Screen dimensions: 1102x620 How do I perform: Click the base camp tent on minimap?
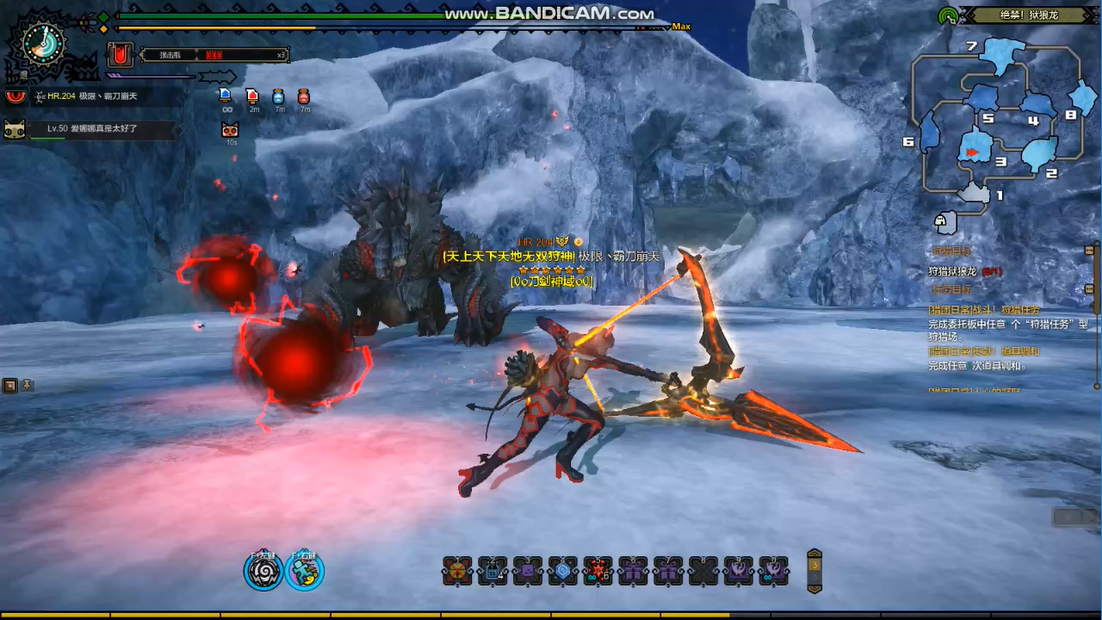click(941, 220)
